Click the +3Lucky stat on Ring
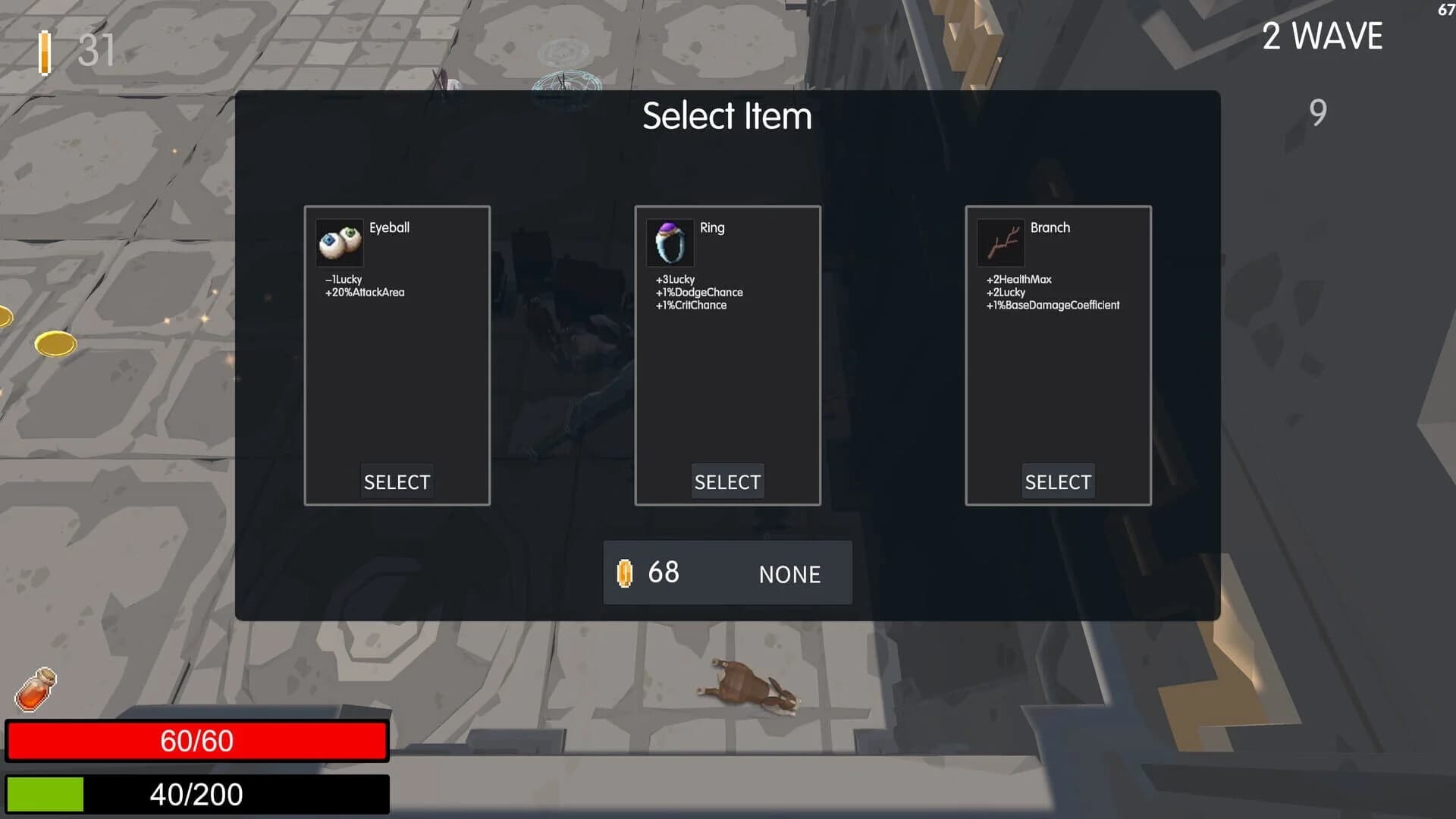The image size is (1456, 819). tap(676, 279)
